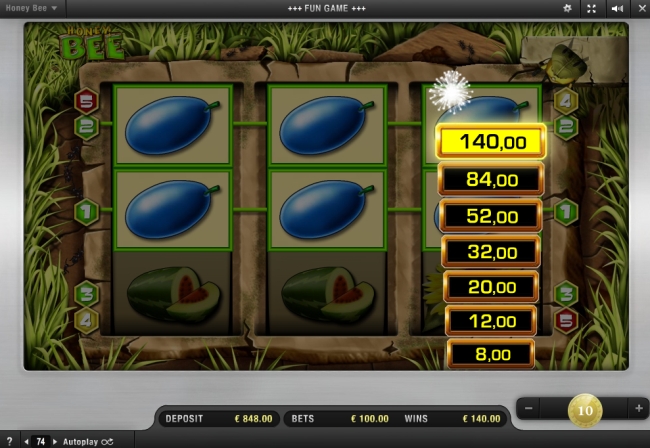Viewport: 650px width, 448px height.
Task: Toggle Autoplay mode
Action: tap(89, 441)
